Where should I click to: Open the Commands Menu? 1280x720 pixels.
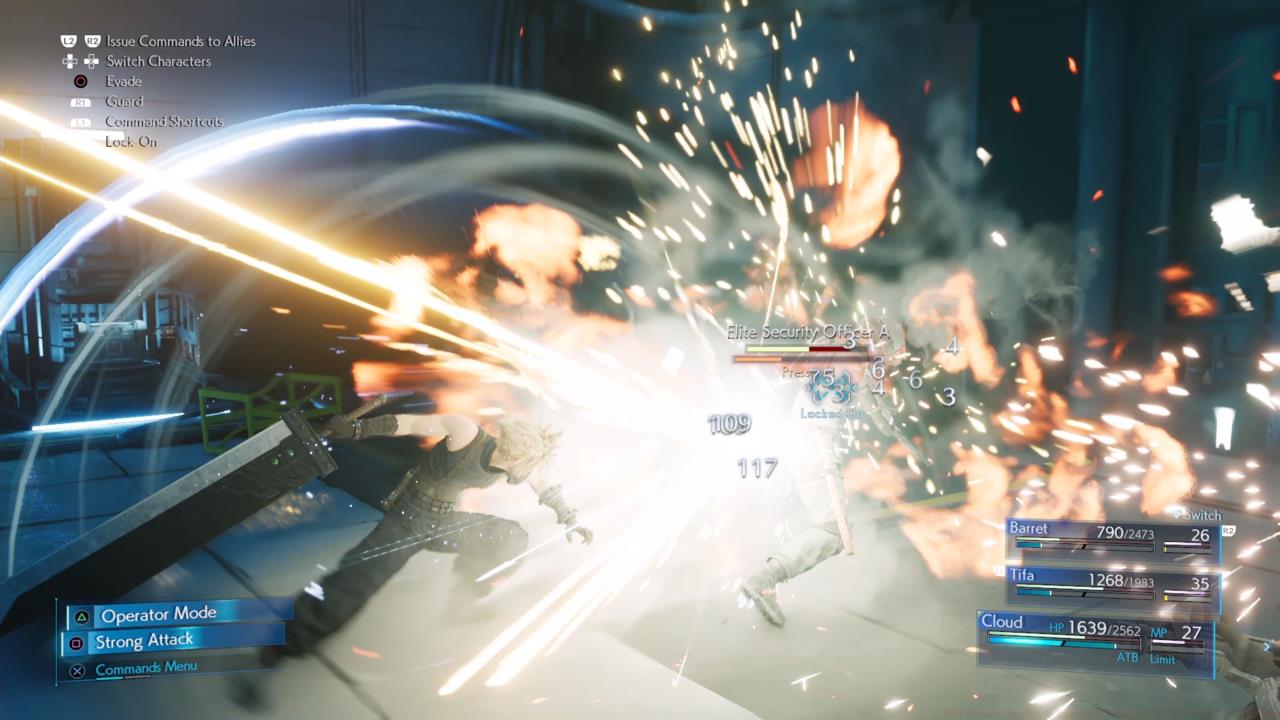tap(146, 667)
